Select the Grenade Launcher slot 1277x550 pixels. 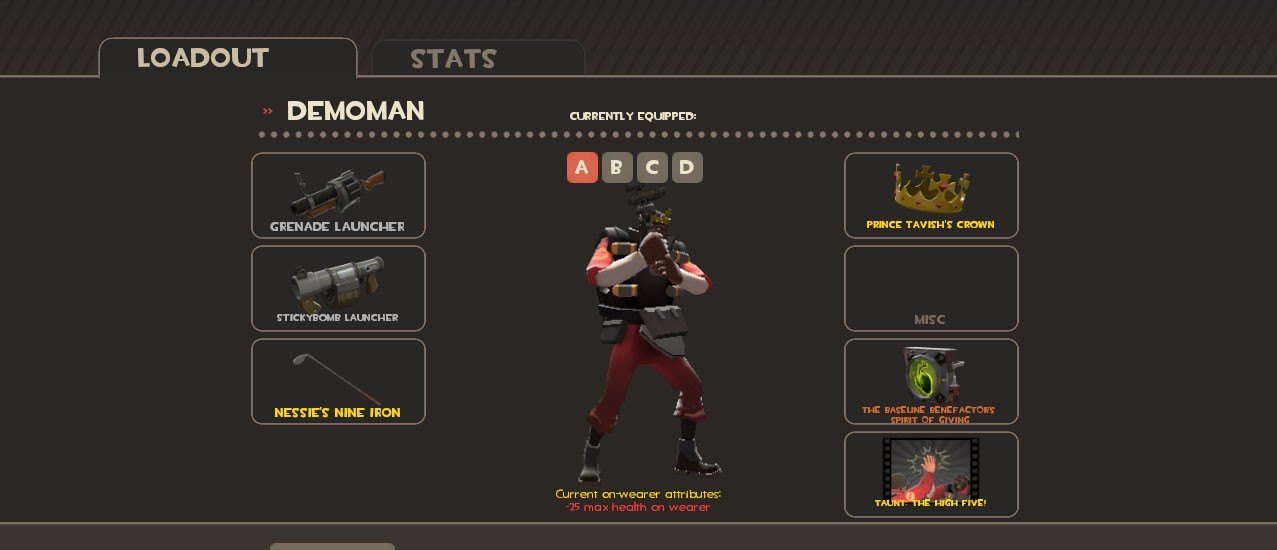pyautogui.click(x=338, y=195)
